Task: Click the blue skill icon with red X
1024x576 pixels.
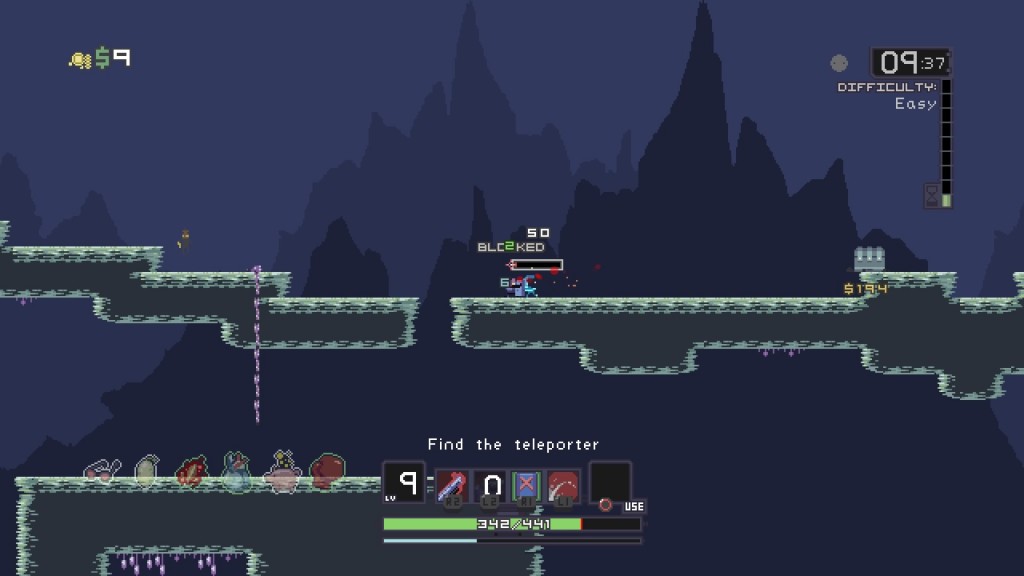Action: point(527,485)
